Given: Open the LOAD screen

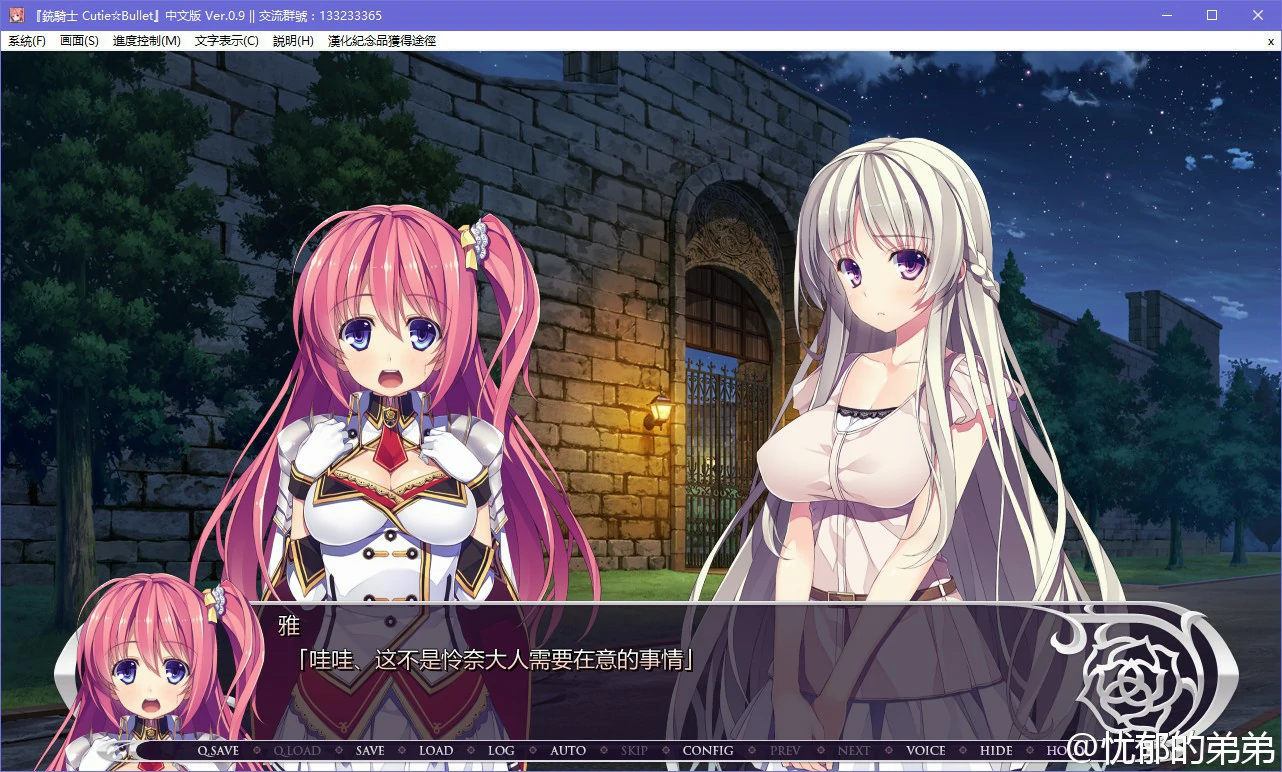Looking at the screenshot, I should coord(436,750).
